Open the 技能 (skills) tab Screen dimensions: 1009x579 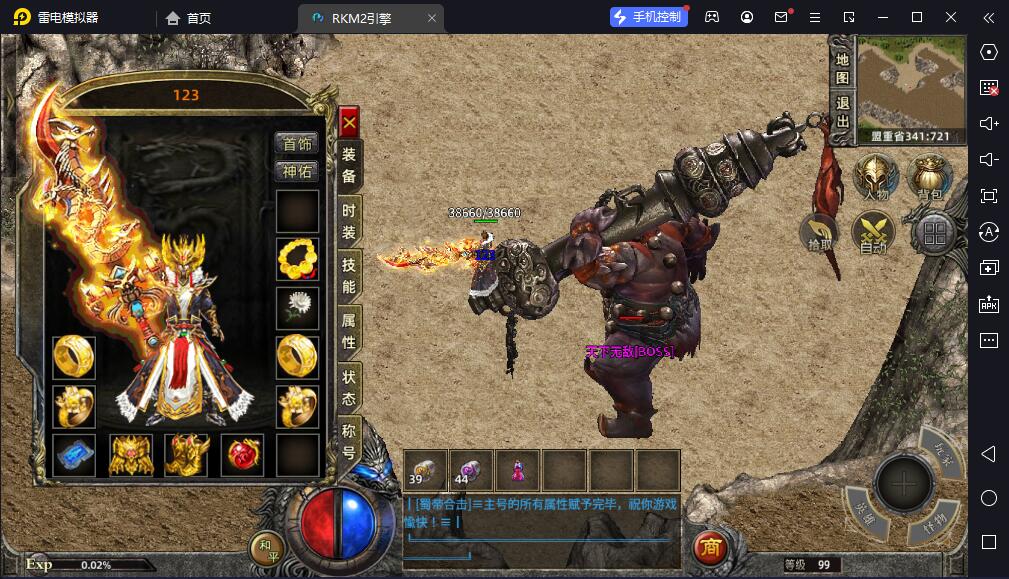349,275
